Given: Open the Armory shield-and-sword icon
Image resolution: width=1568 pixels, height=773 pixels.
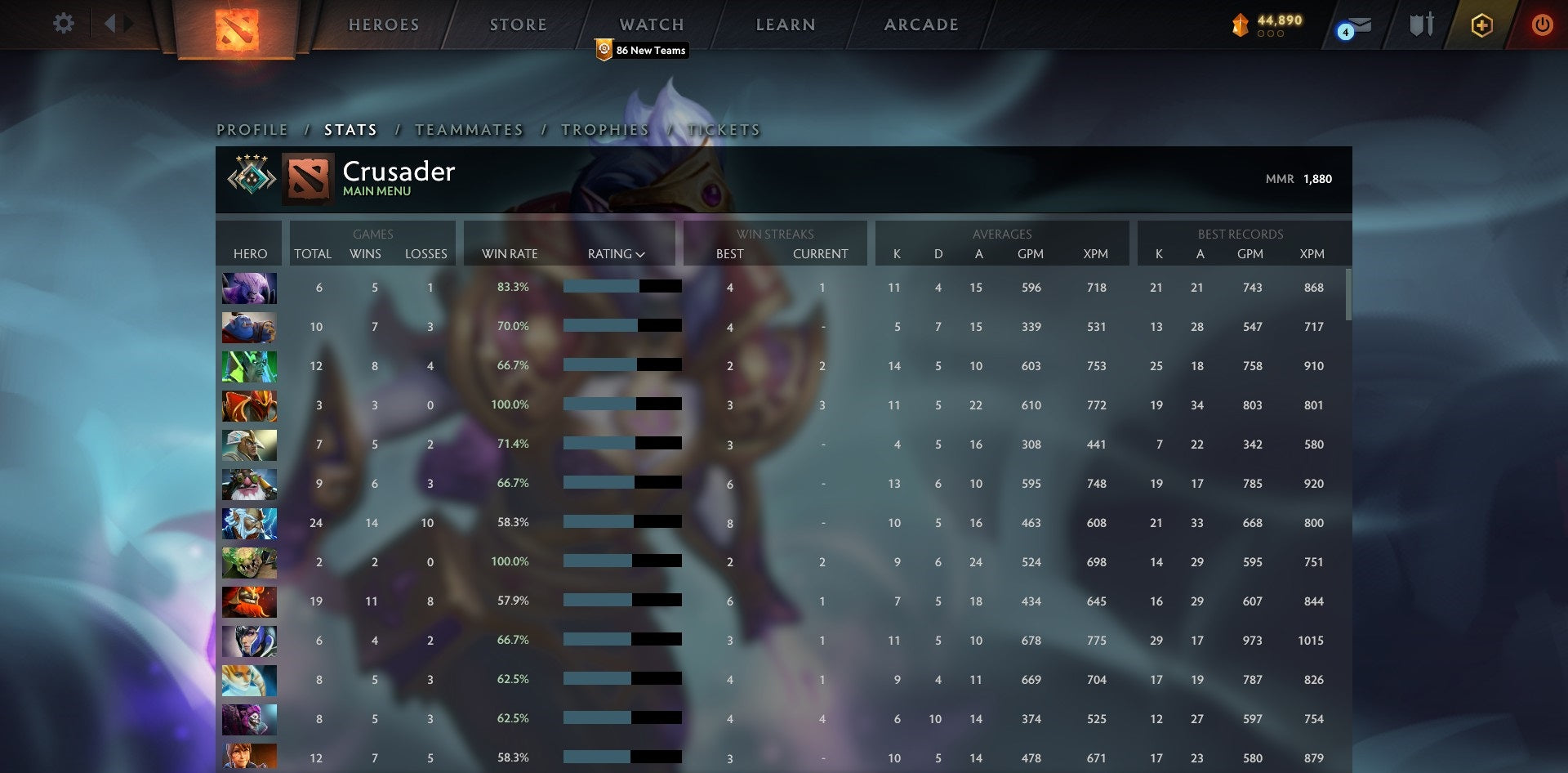Looking at the screenshot, I should point(1421,24).
